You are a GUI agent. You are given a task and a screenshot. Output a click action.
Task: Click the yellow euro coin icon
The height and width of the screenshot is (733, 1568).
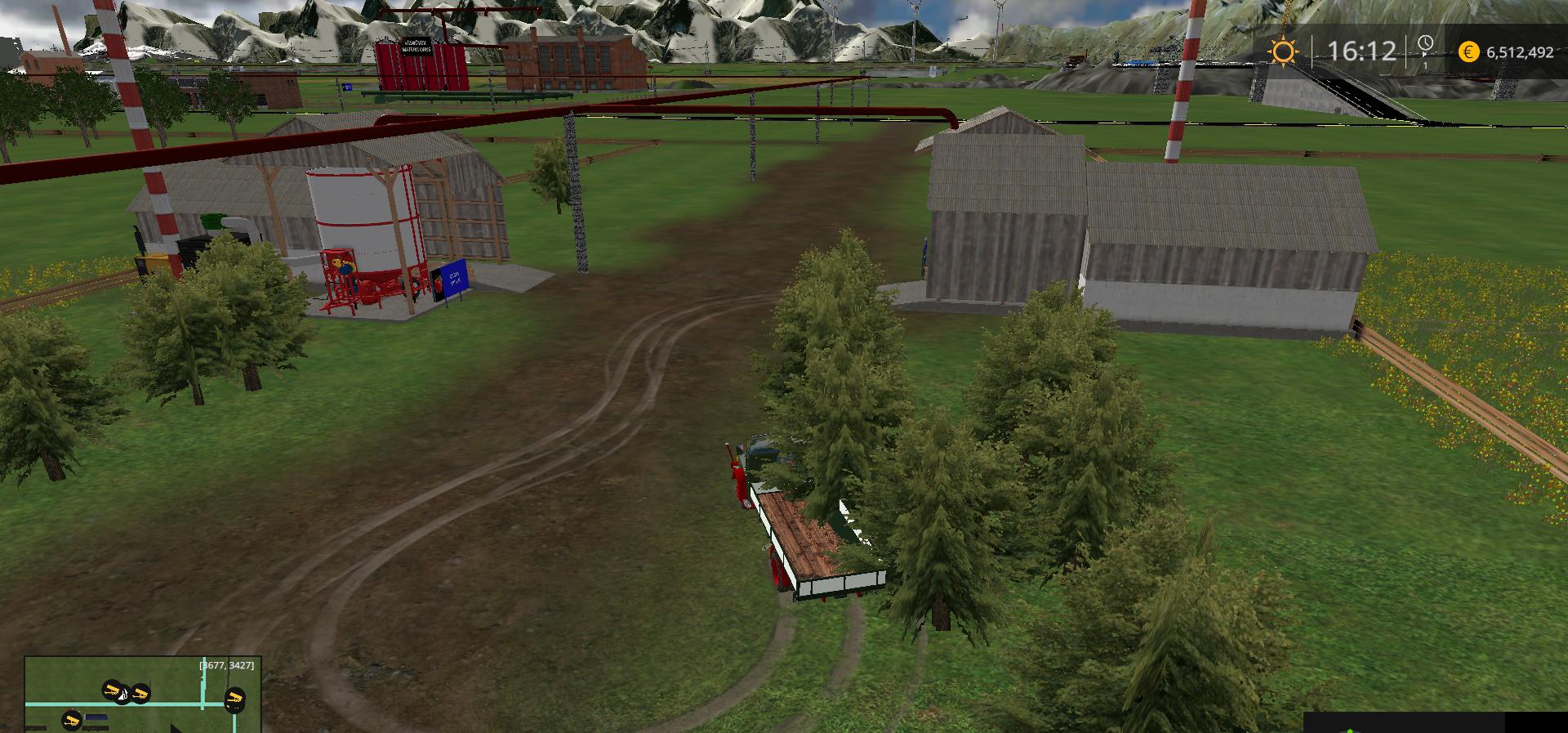coord(1468,50)
